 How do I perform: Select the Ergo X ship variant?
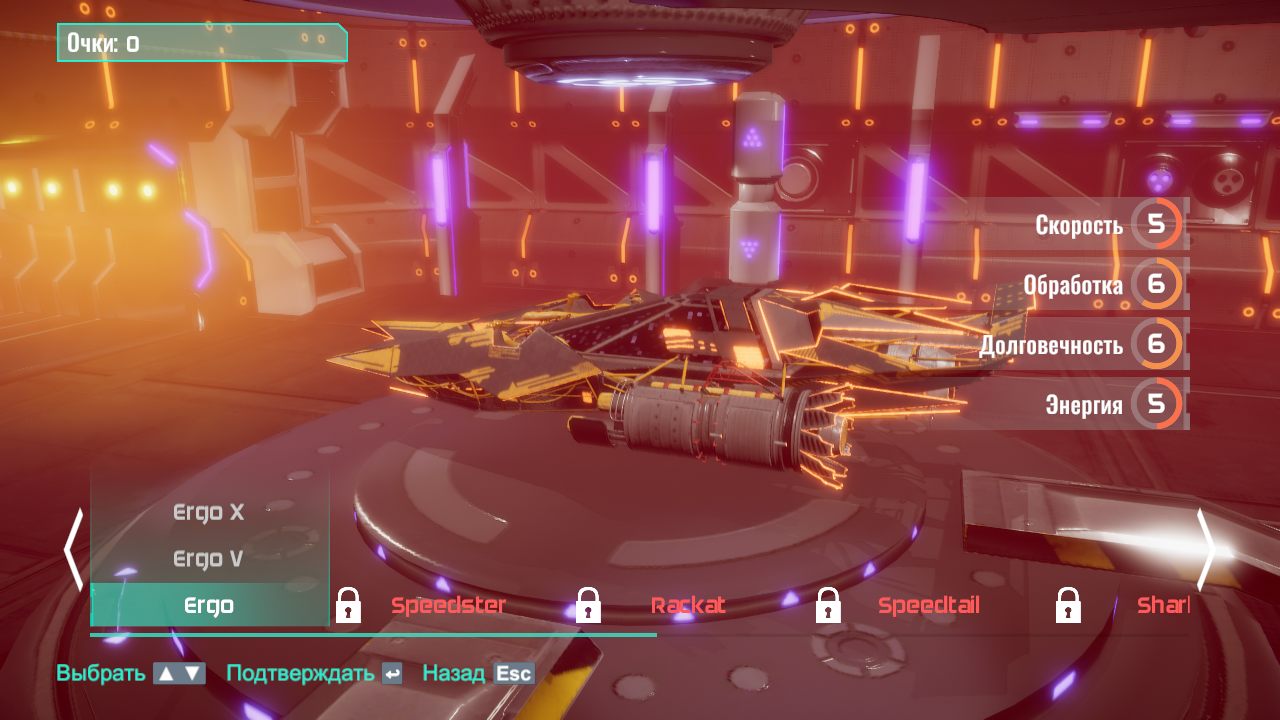click(x=209, y=512)
